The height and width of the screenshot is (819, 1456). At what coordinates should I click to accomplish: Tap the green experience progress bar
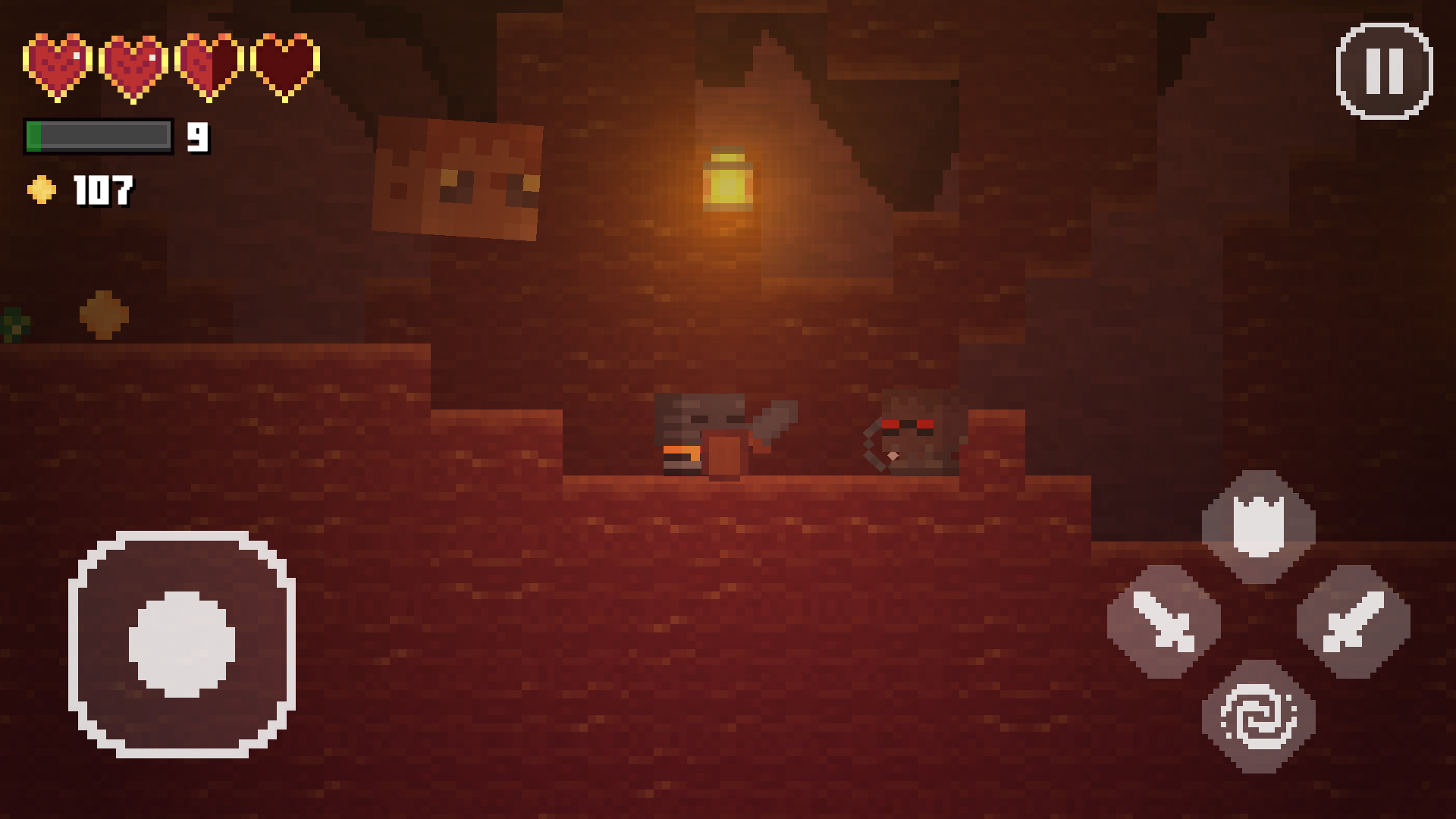(99, 135)
